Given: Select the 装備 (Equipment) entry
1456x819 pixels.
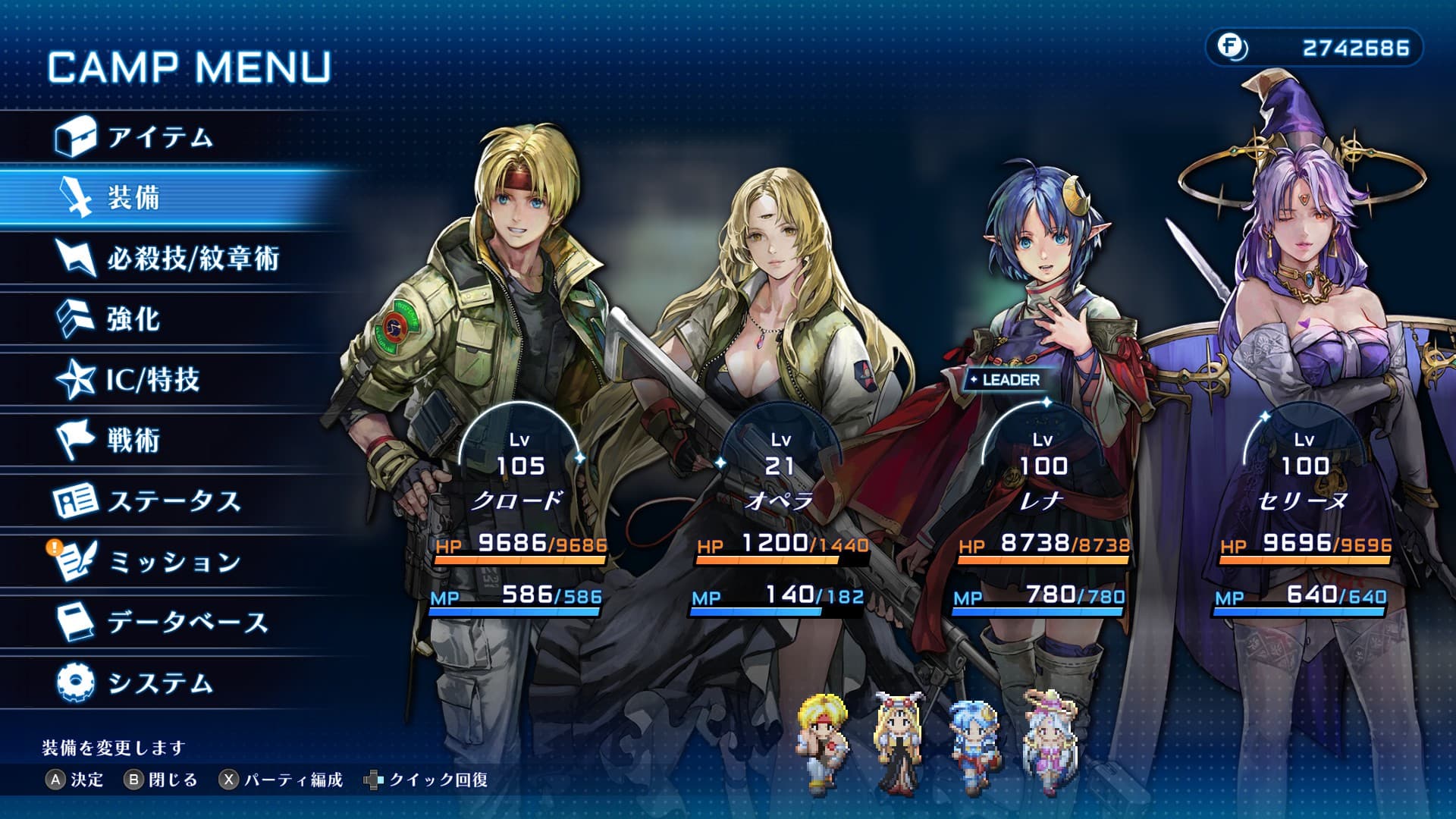Looking at the screenshot, I should (x=133, y=198).
